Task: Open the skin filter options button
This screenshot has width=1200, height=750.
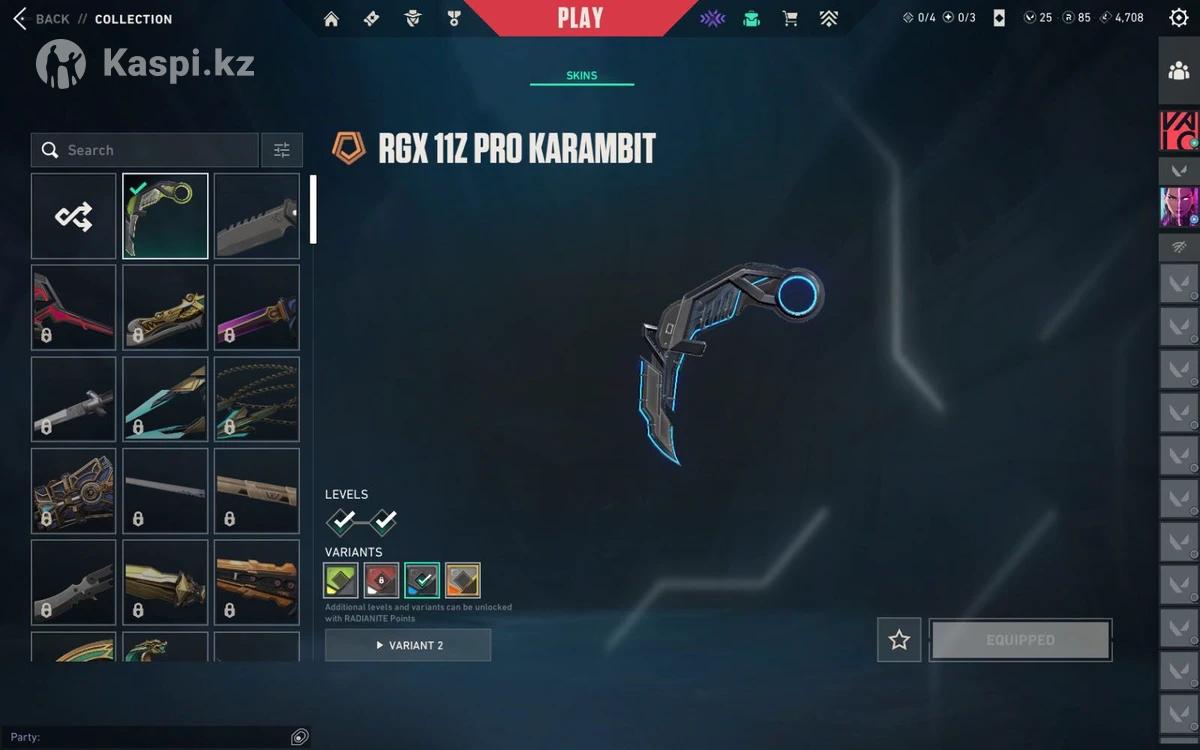Action: [282, 150]
